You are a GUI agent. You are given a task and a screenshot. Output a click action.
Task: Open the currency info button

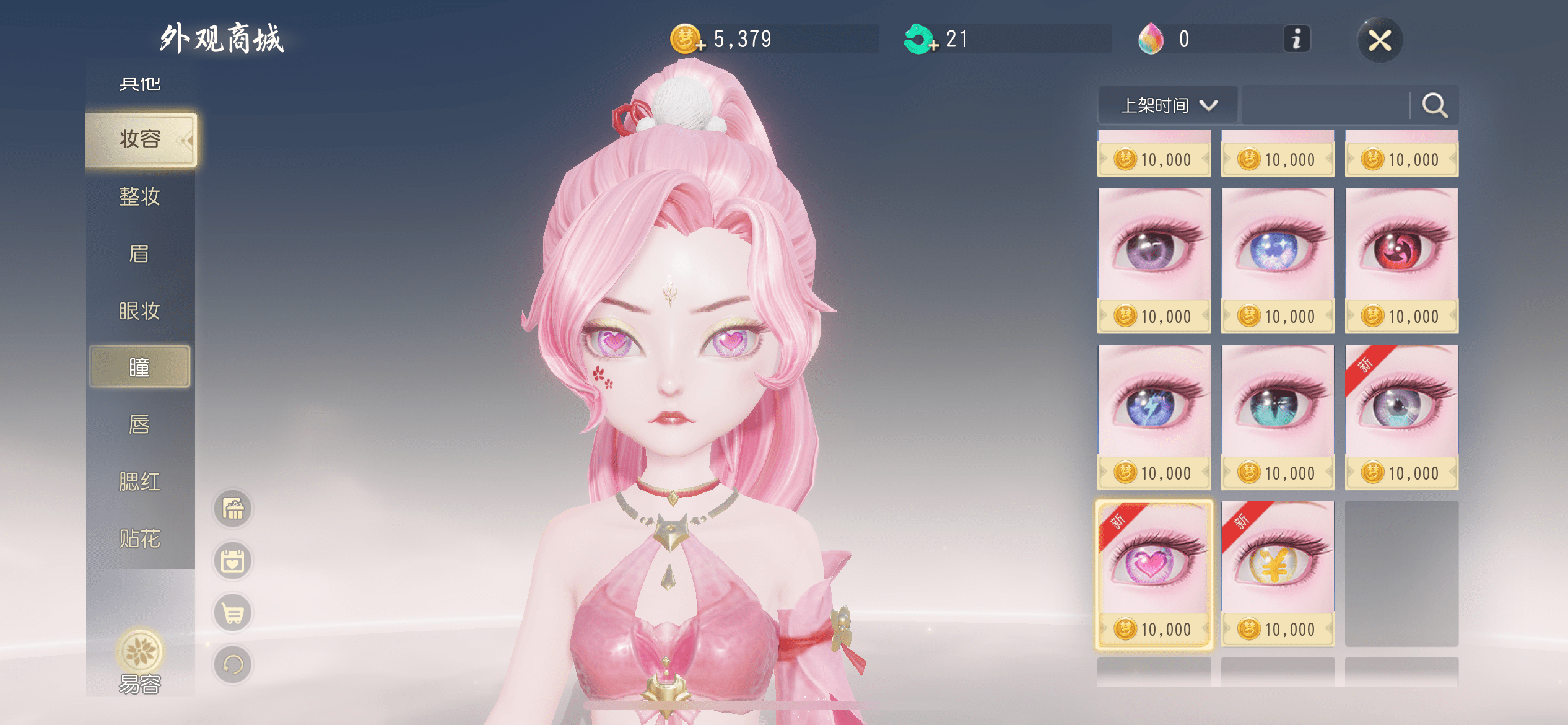click(x=1296, y=39)
